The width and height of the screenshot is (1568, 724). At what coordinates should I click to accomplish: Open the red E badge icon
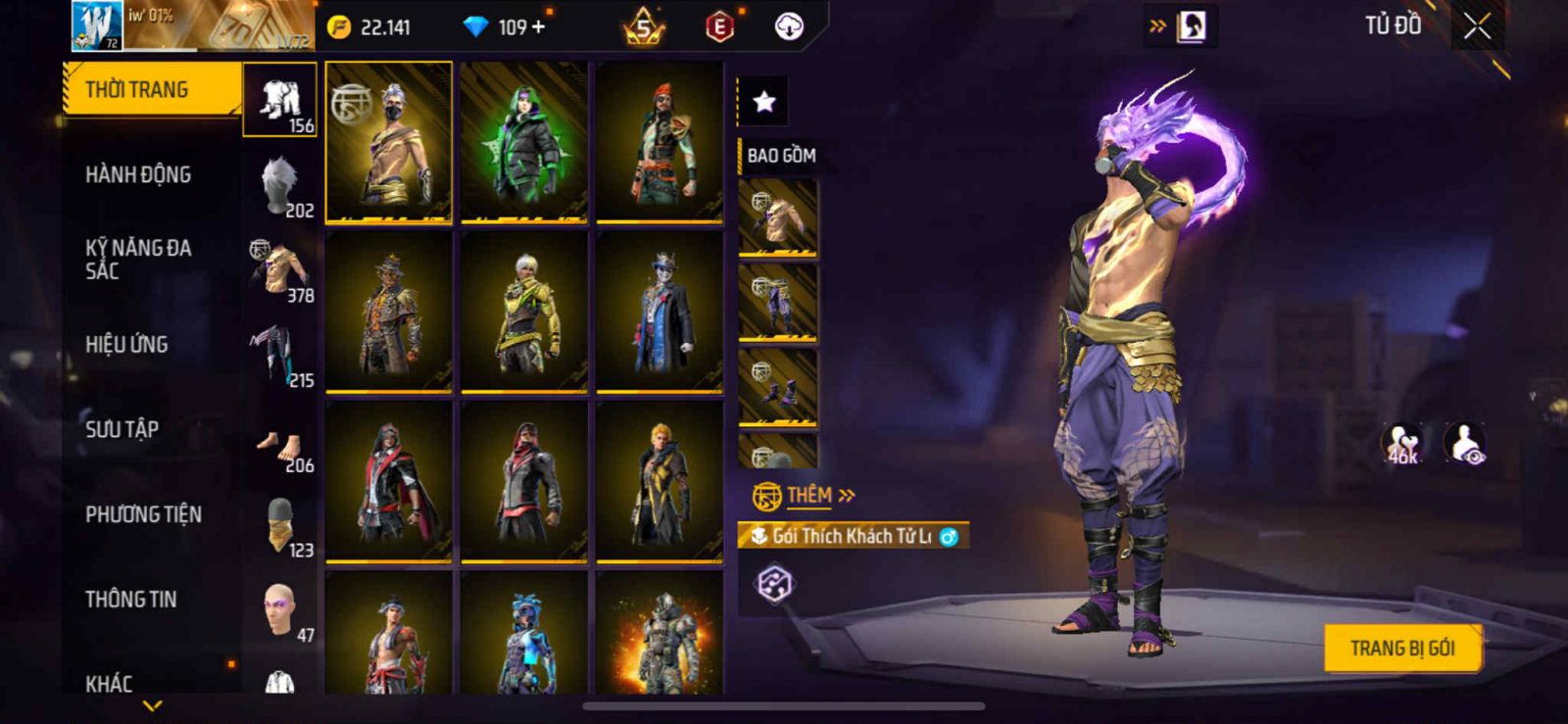pyautogui.click(x=719, y=27)
